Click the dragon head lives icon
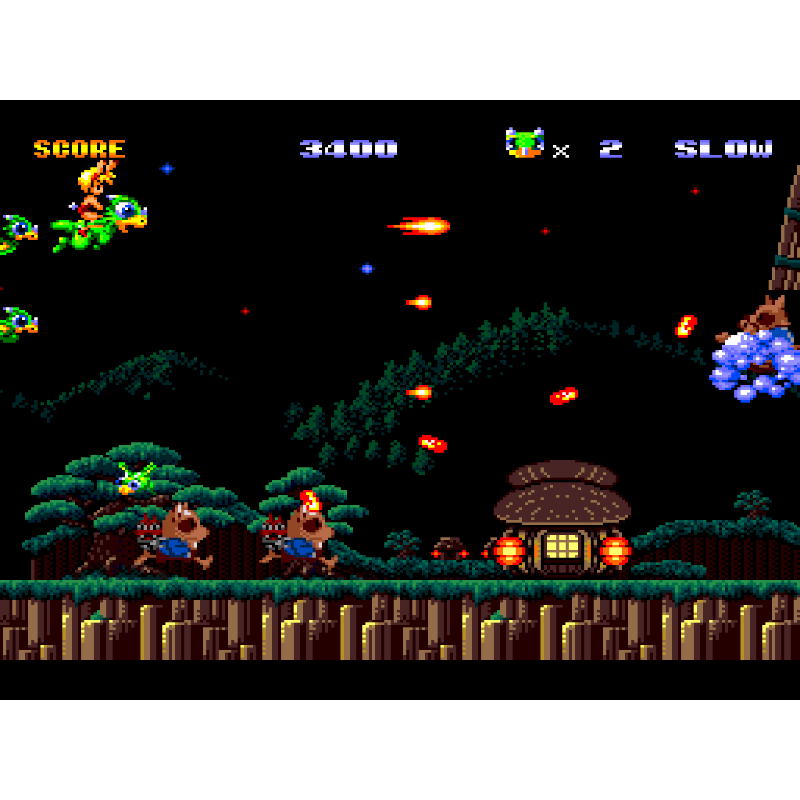 coord(524,143)
